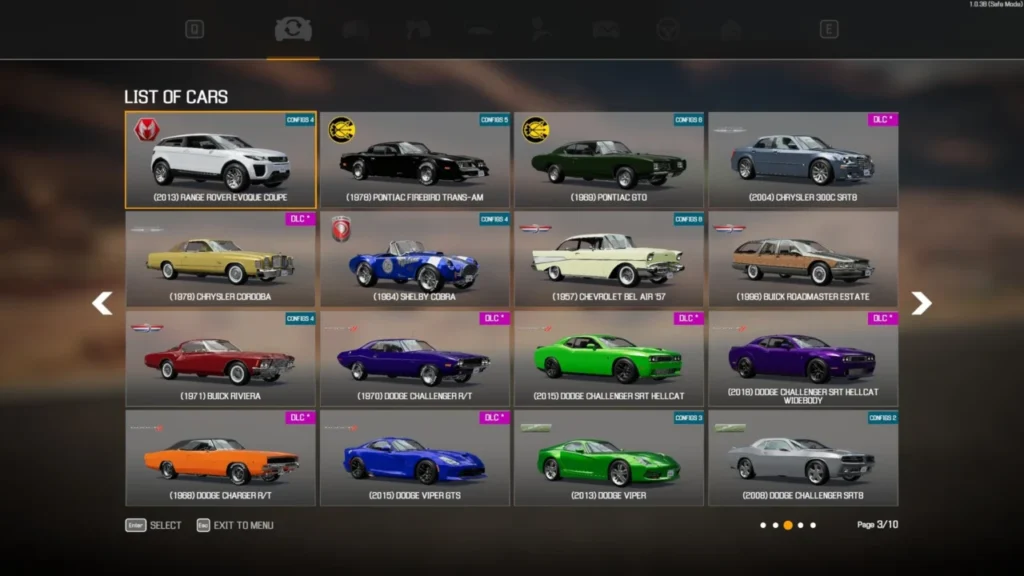
Task: Choose the 1968 Dodge Charger R/T
Action: (220, 457)
